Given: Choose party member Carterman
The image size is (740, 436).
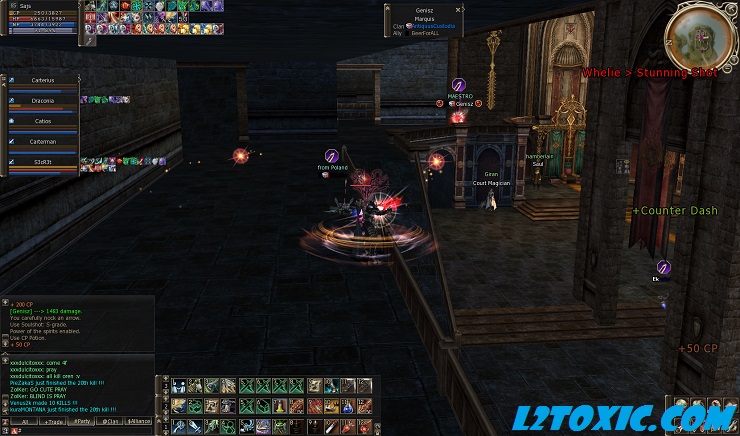Looking at the screenshot, I should pyautogui.click(x=44, y=142).
